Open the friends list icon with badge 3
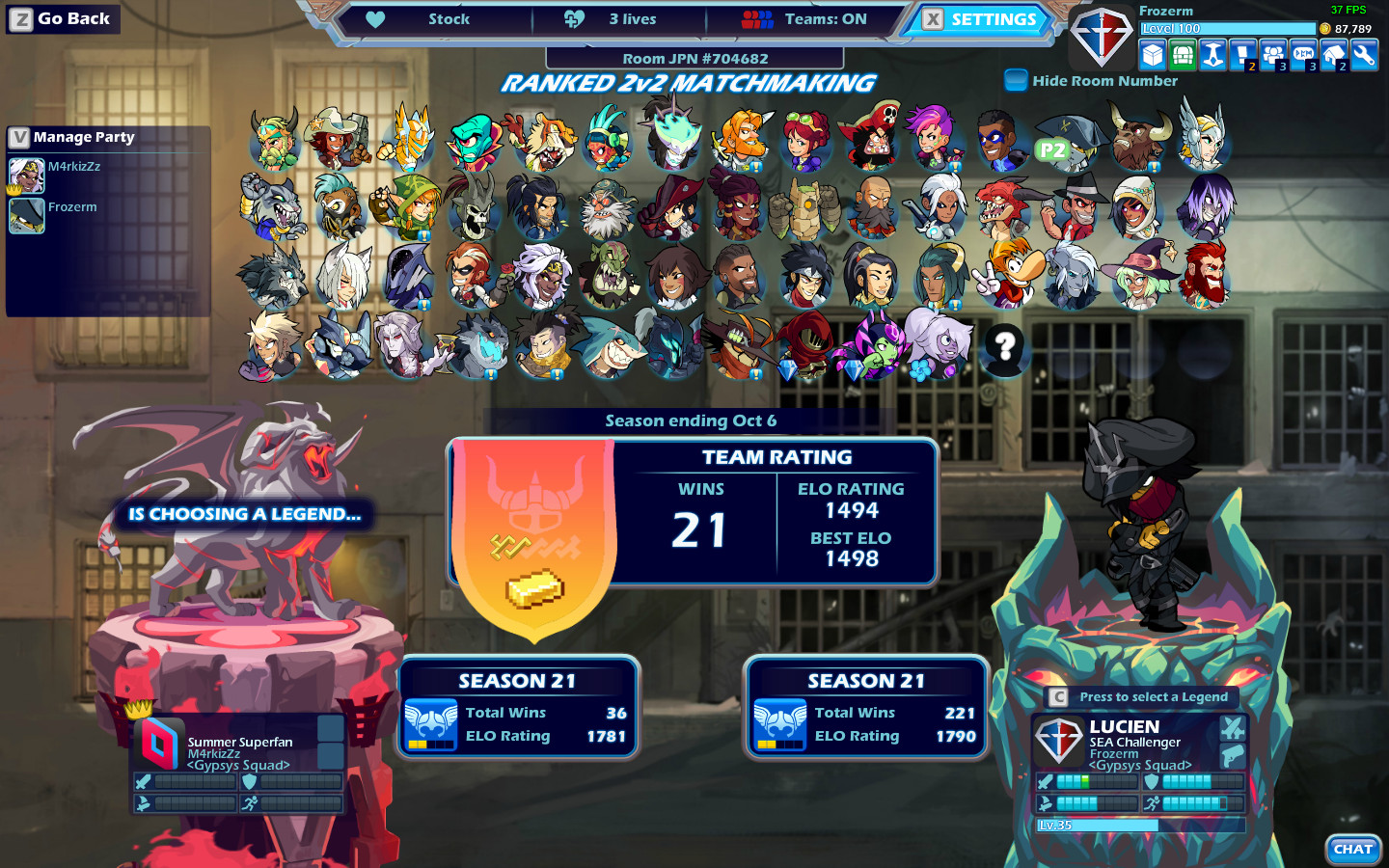Image resolution: width=1389 pixels, height=868 pixels. point(1275,55)
